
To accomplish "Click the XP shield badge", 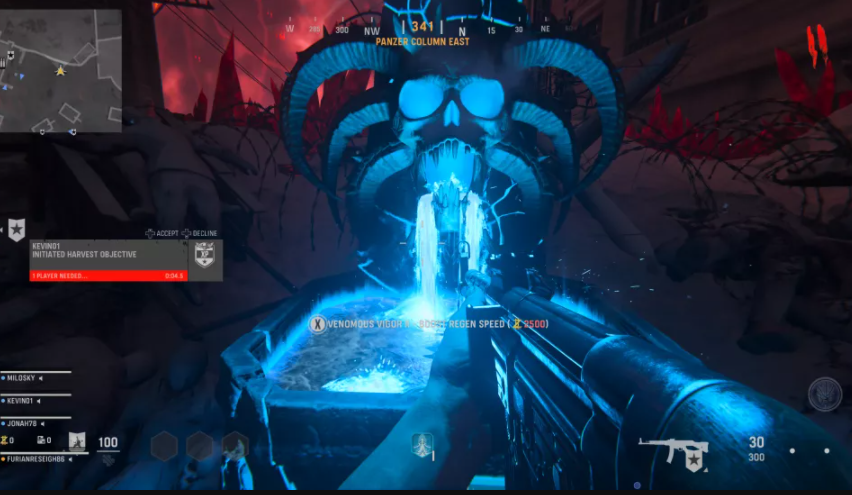I will tap(204, 254).
